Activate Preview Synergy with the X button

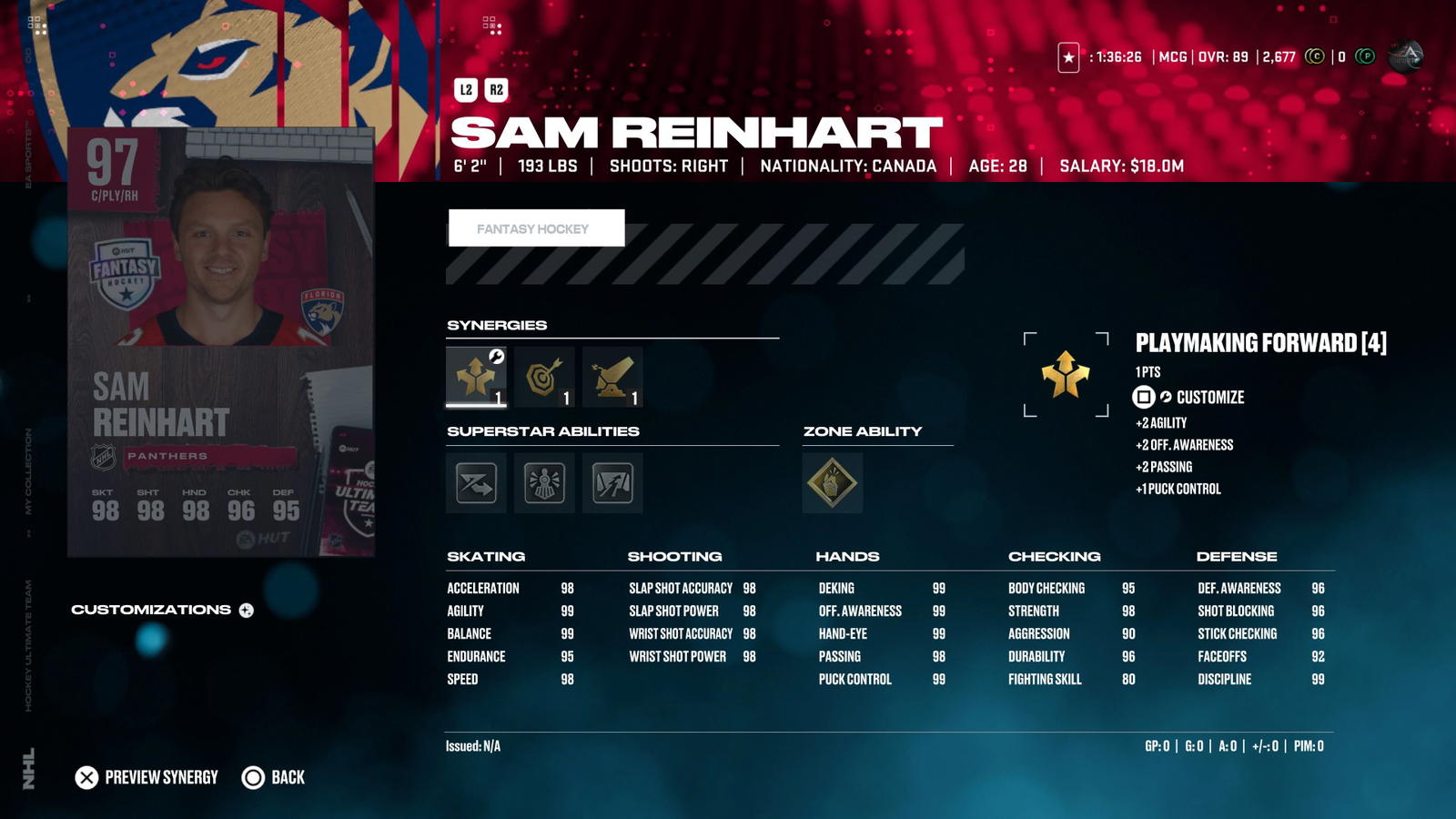87,777
